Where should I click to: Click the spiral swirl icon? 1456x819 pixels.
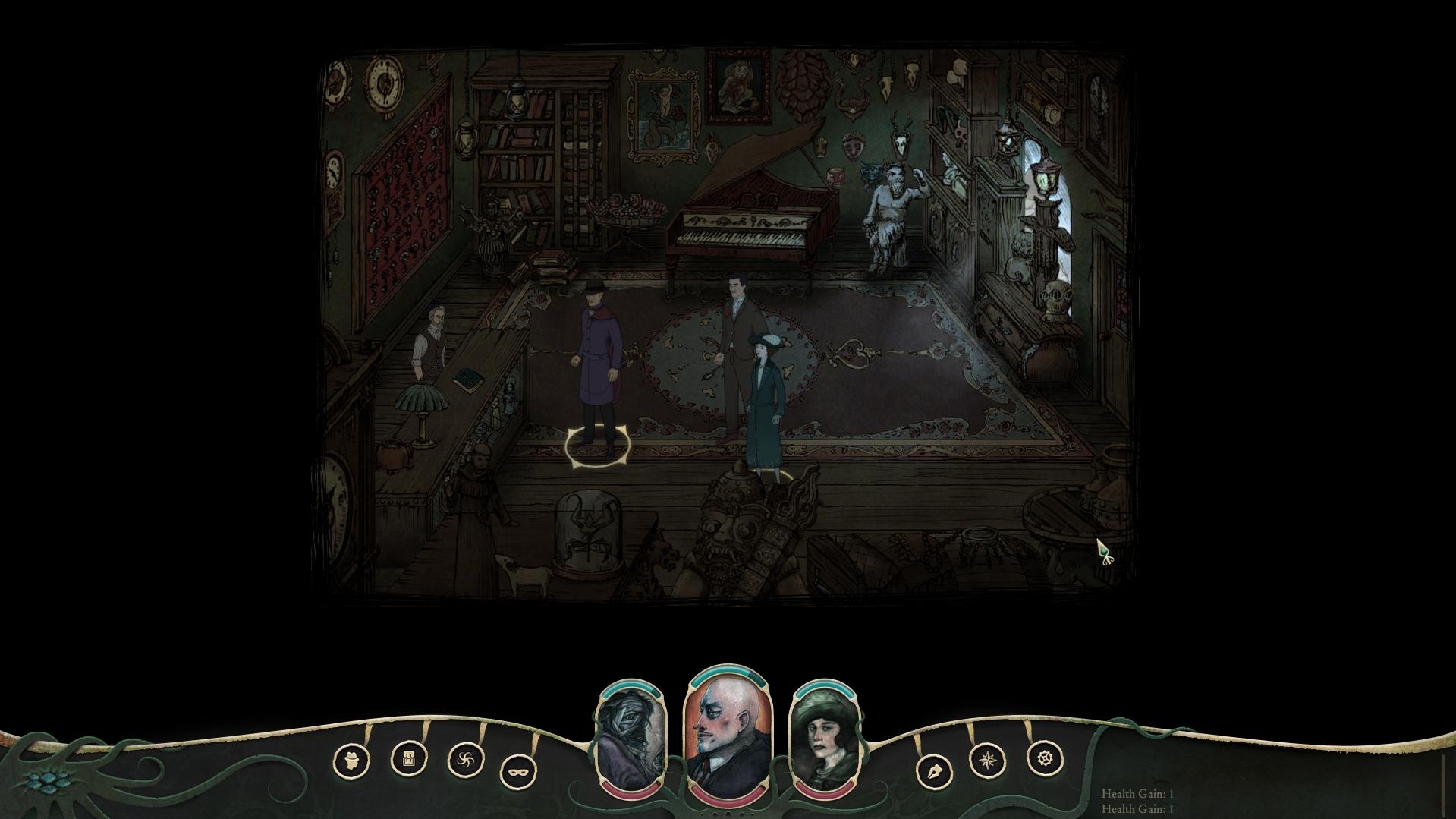coord(466,759)
